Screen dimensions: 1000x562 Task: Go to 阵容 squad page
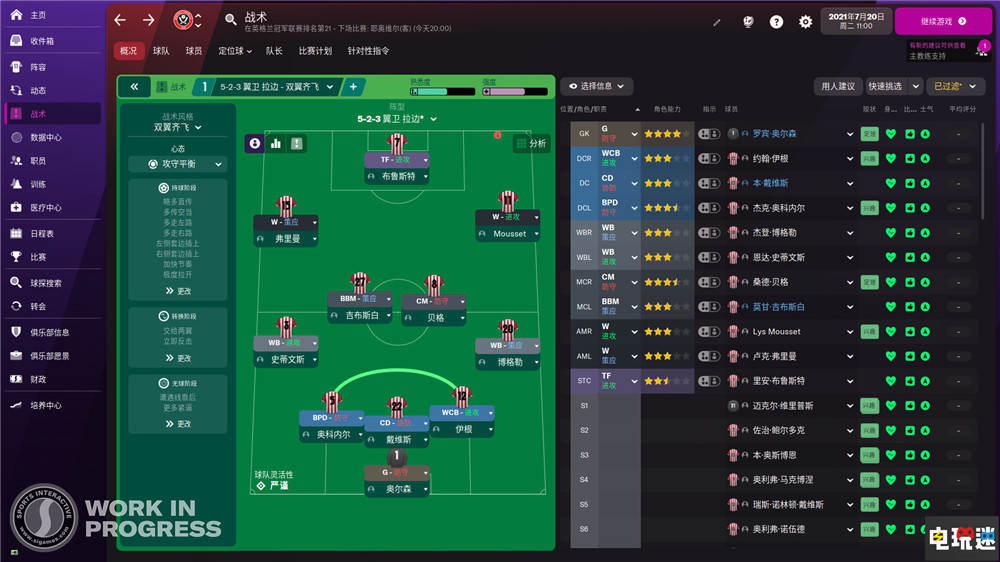pyautogui.click(x=37, y=67)
